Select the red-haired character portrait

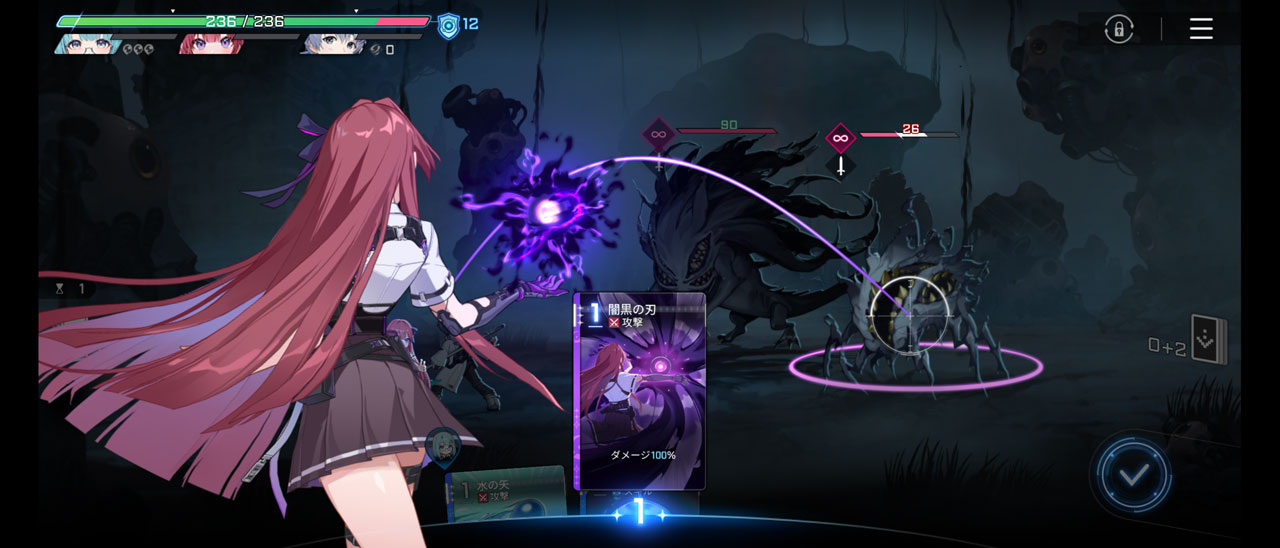pos(211,43)
